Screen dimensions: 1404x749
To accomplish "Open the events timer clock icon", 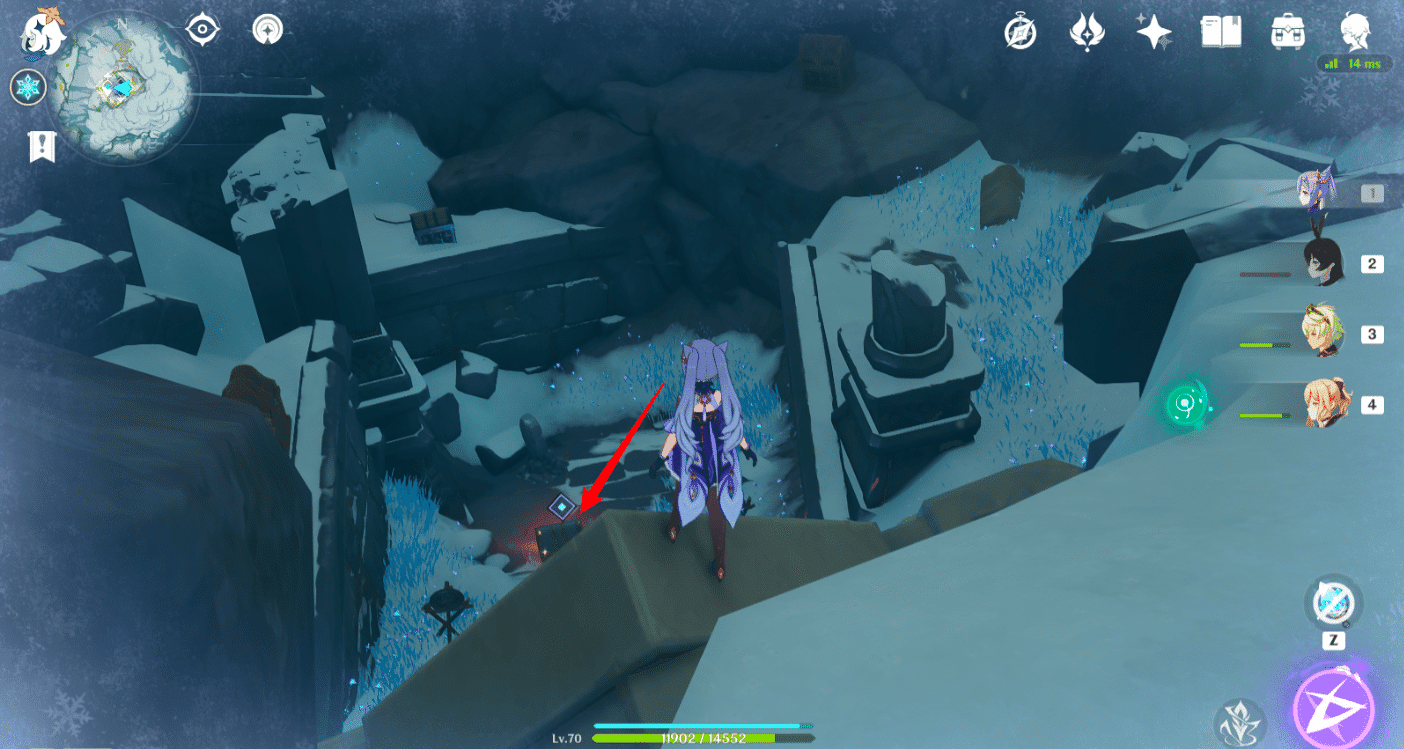I will coord(1021,31).
